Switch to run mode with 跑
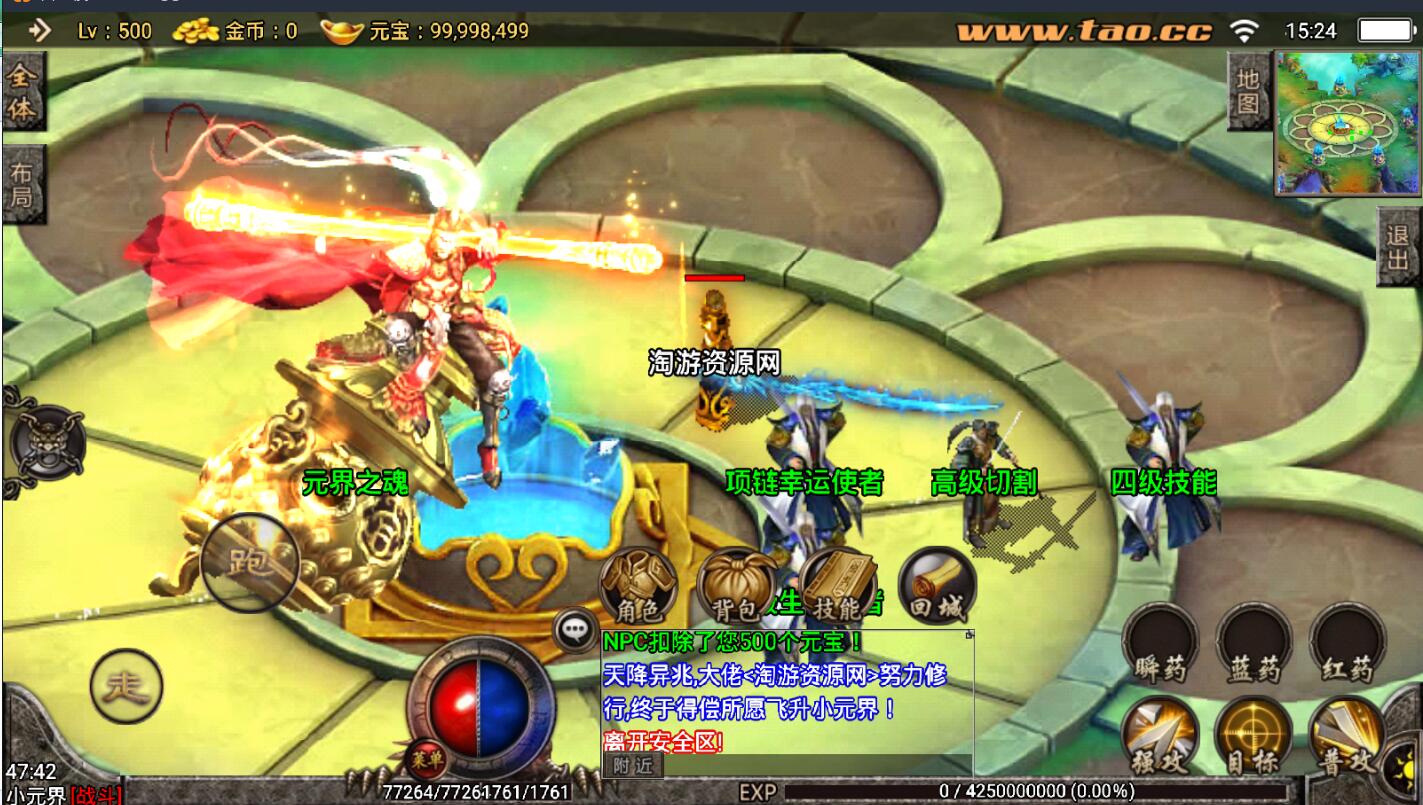Viewport: 1423px width, 805px height. coord(250,562)
